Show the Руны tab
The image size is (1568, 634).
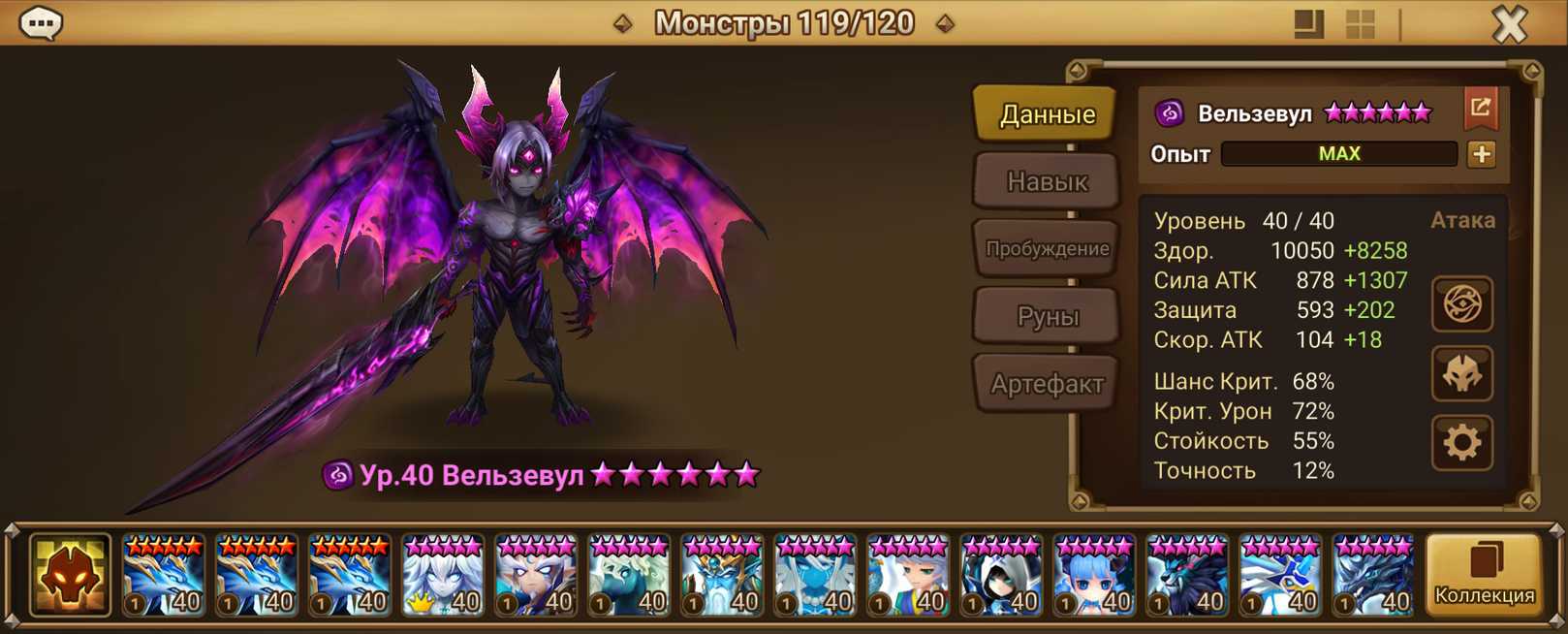pos(1047,316)
